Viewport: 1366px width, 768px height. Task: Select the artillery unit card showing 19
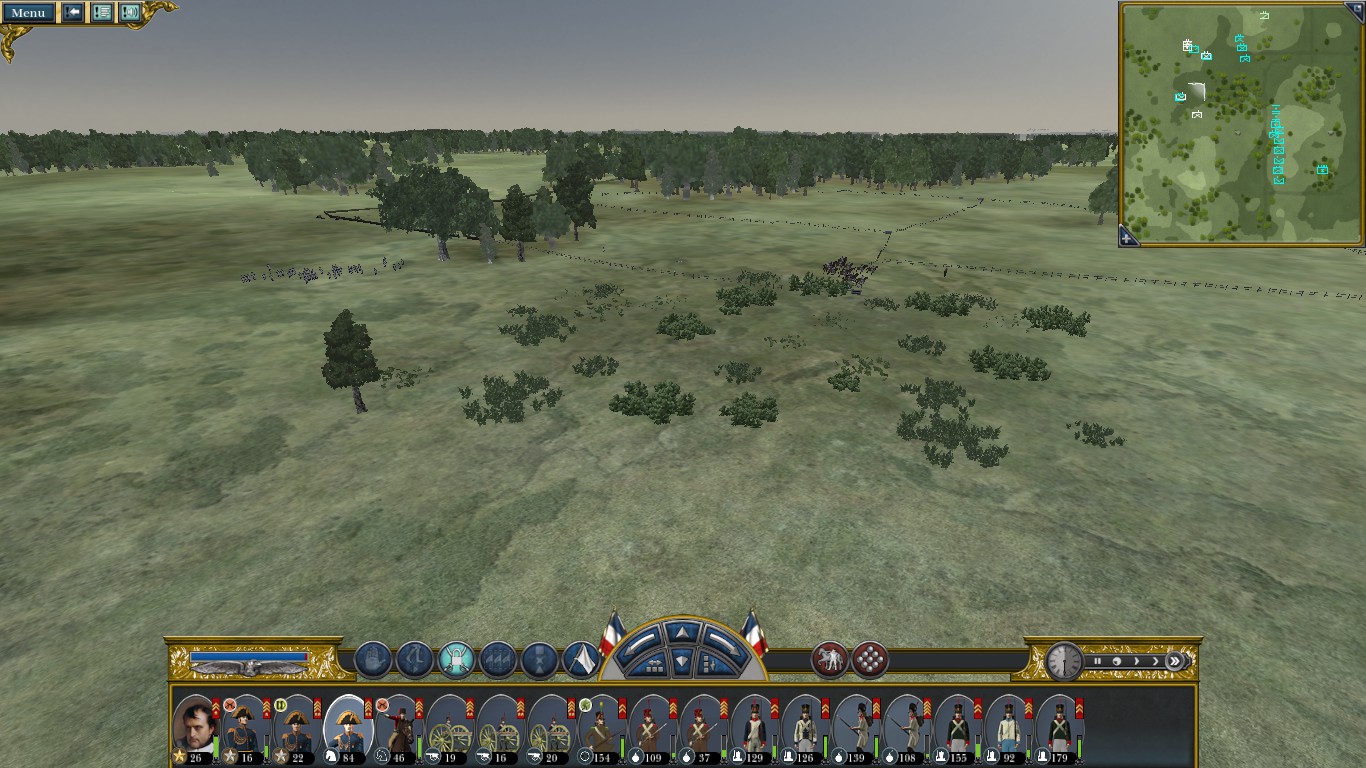(450, 728)
